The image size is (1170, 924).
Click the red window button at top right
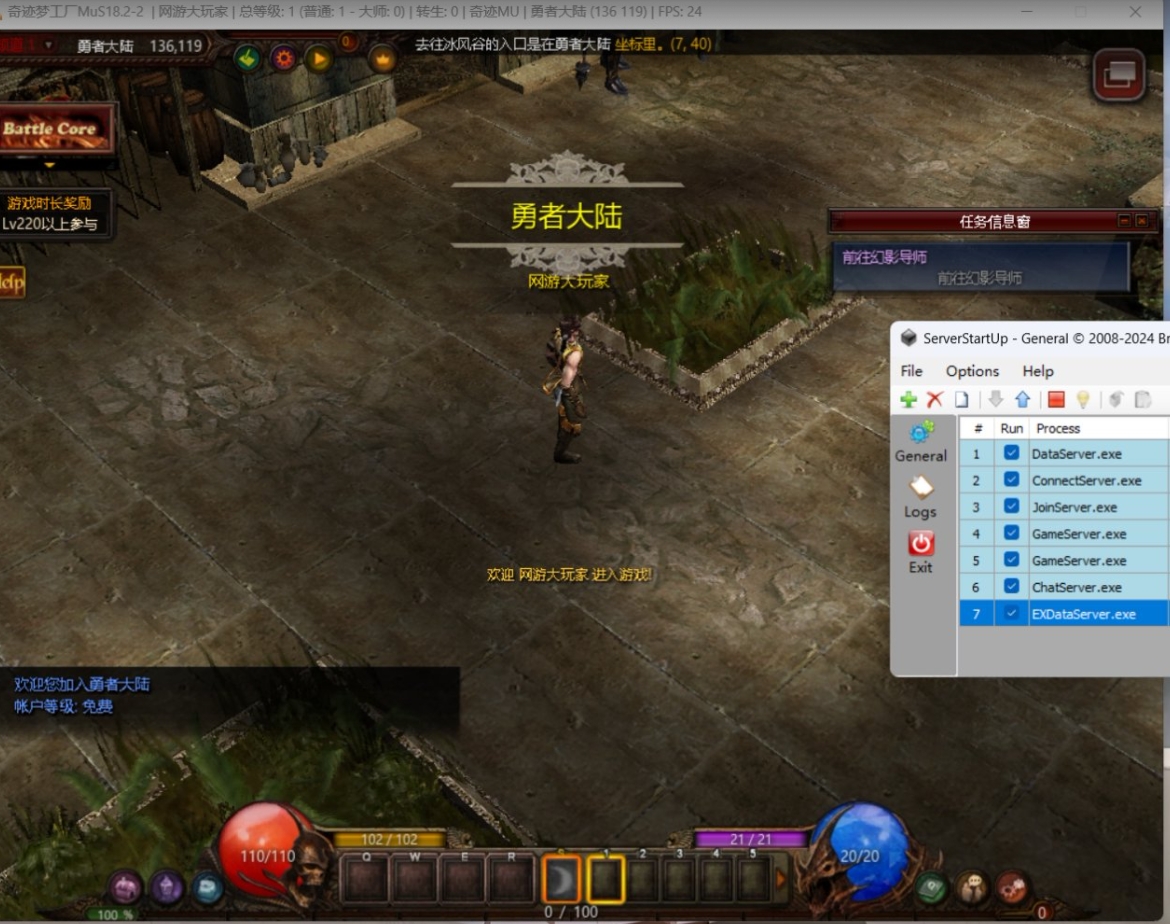[x=1118, y=76]
